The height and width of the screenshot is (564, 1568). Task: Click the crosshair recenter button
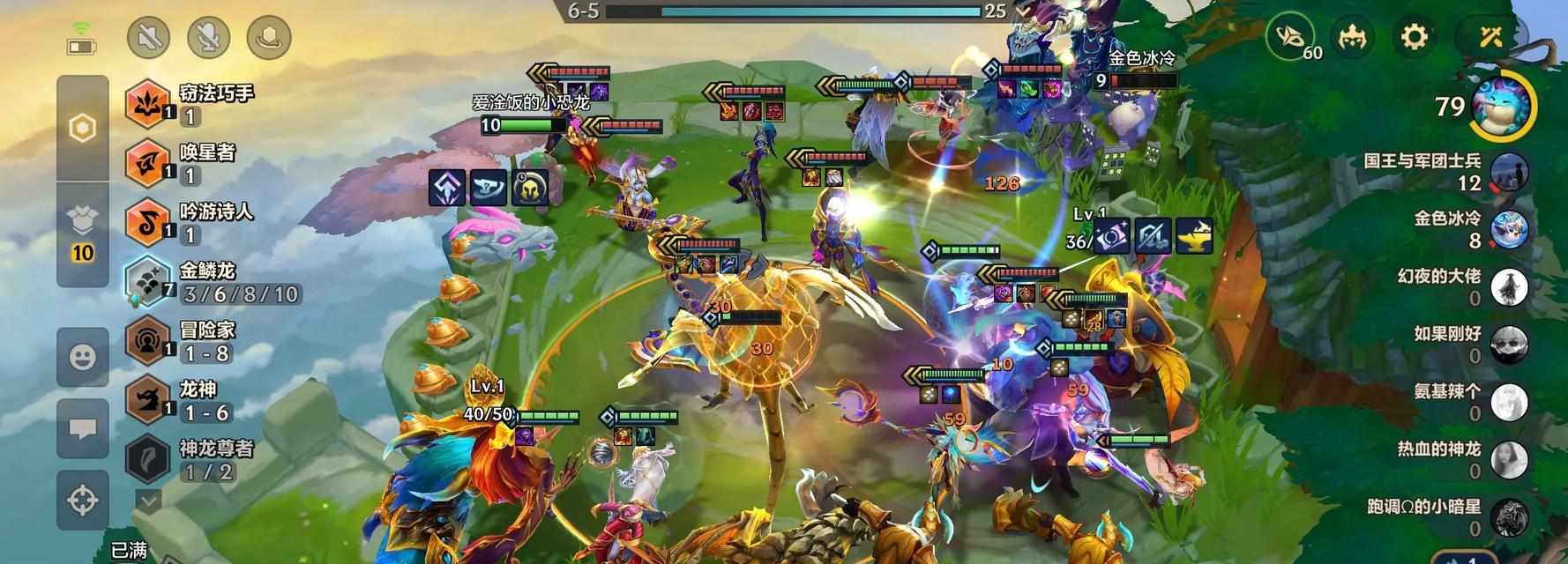pyautogui.click(x=83, y=500)
